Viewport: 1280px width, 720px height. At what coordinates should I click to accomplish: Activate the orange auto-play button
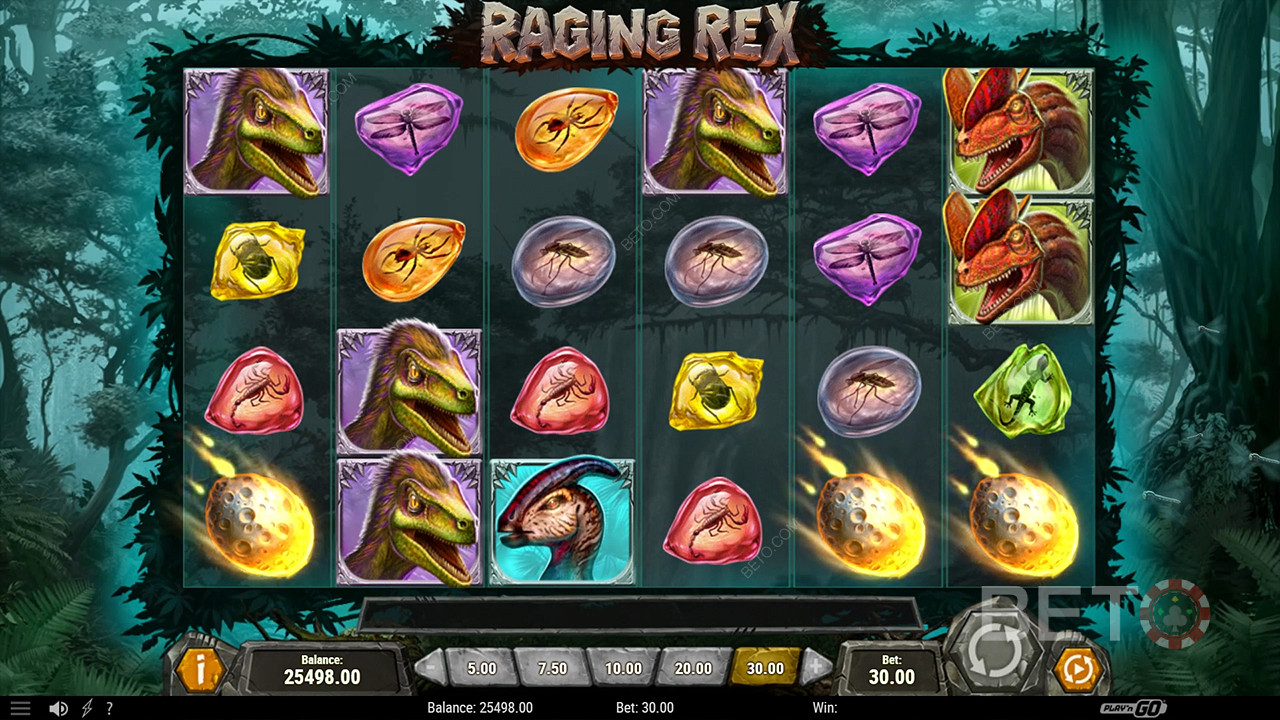click(1078, 670)
